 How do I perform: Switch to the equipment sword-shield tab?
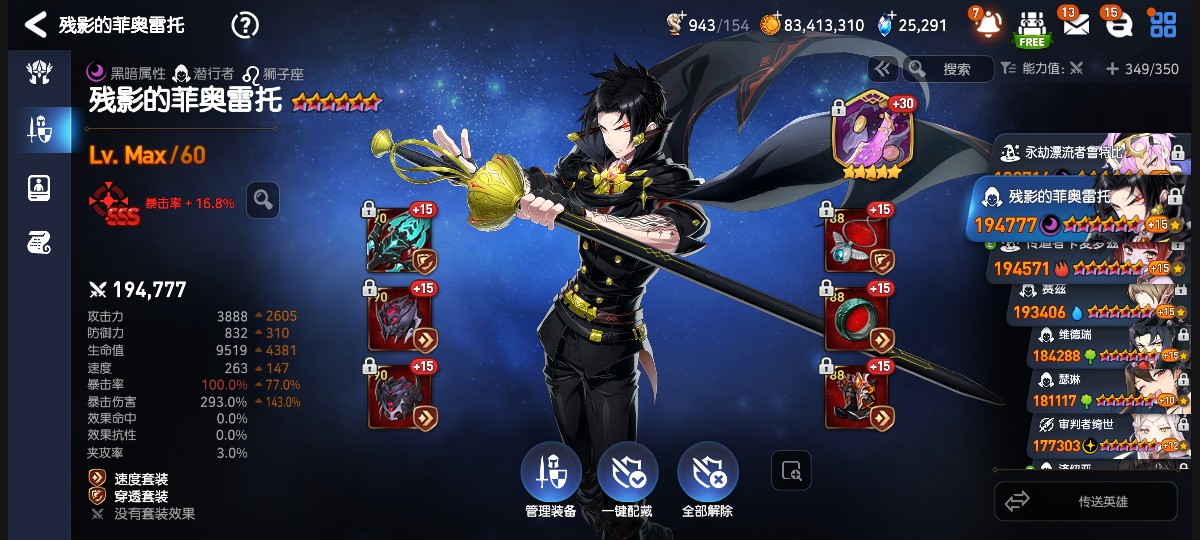click(38, 129)
